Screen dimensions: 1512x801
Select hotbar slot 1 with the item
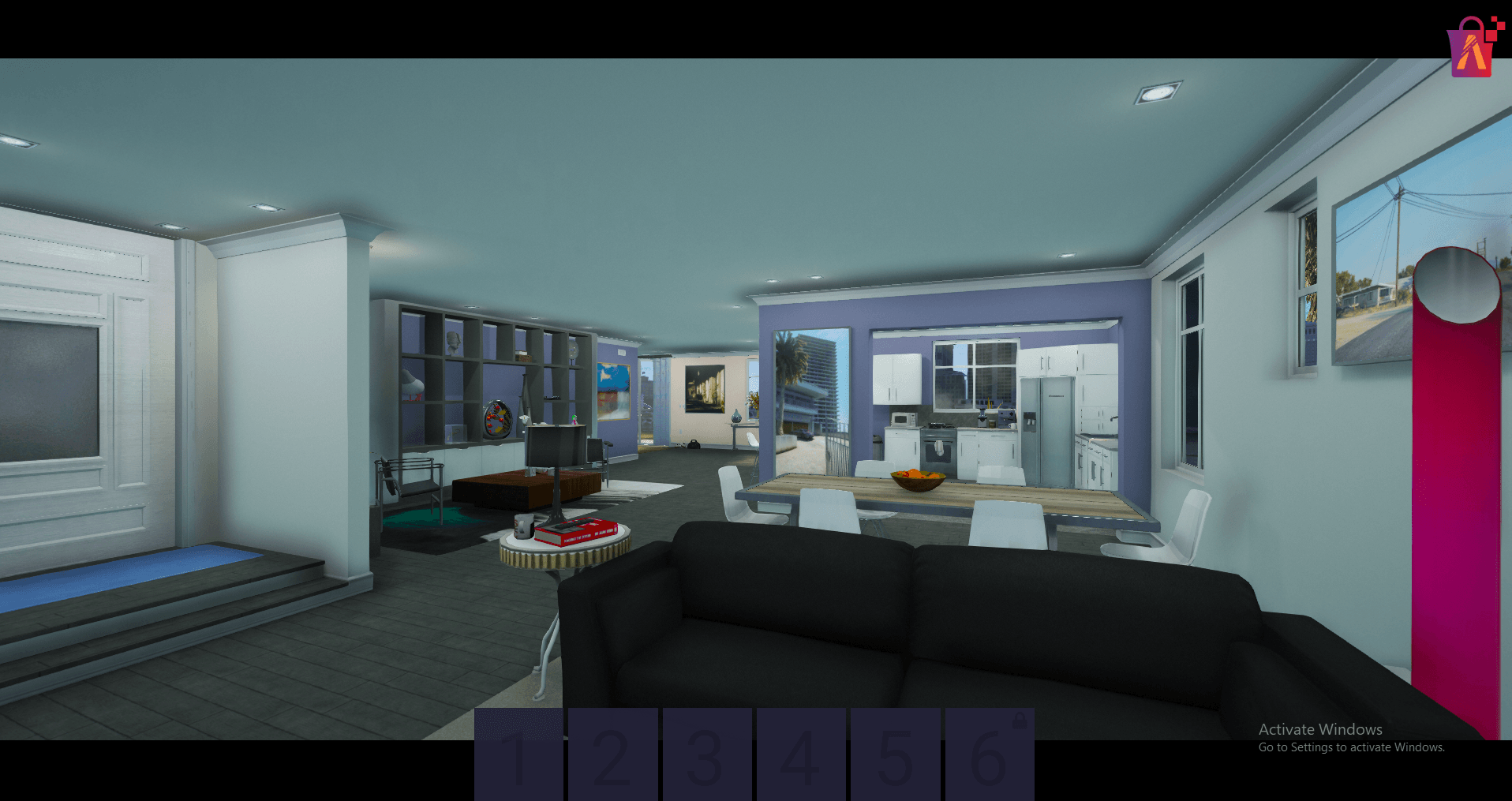point(518,754)
